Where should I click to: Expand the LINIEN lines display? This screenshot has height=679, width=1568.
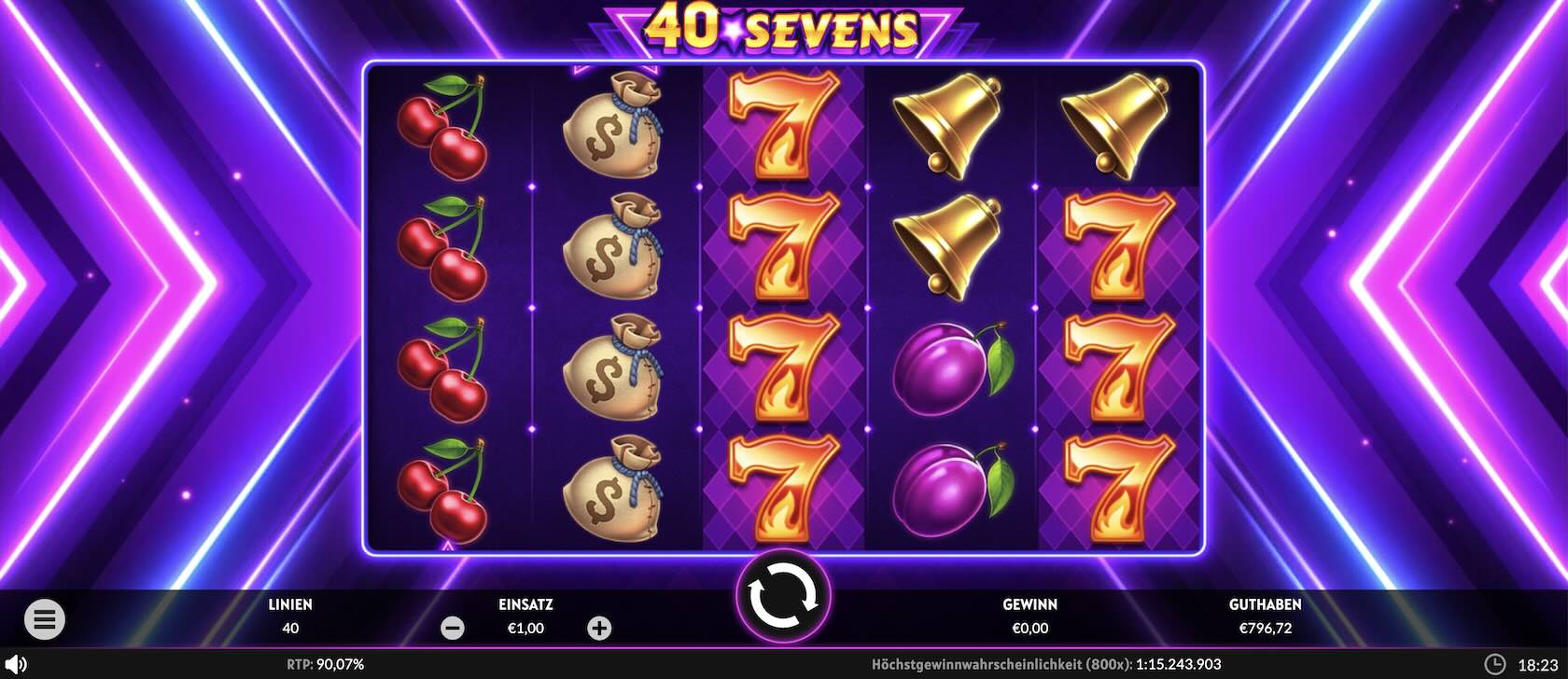coord(289,616)
